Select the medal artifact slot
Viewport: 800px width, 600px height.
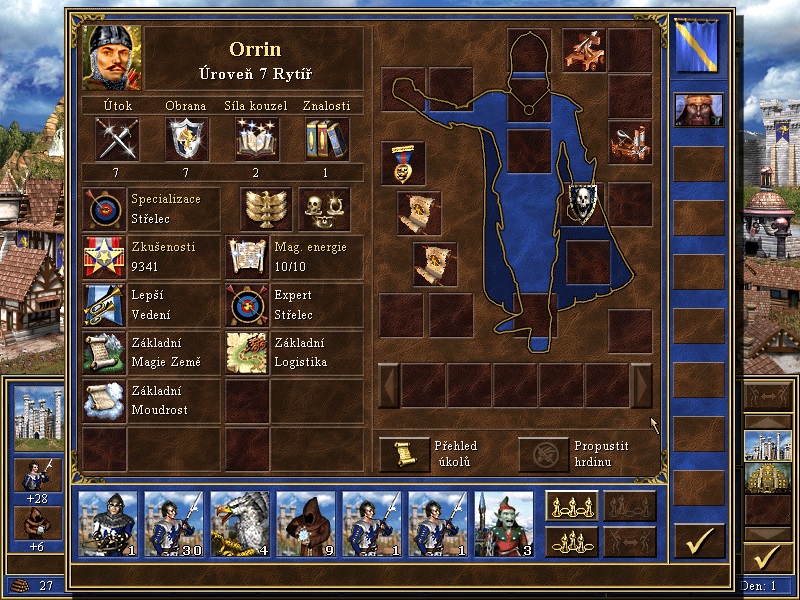pos(403,163)
